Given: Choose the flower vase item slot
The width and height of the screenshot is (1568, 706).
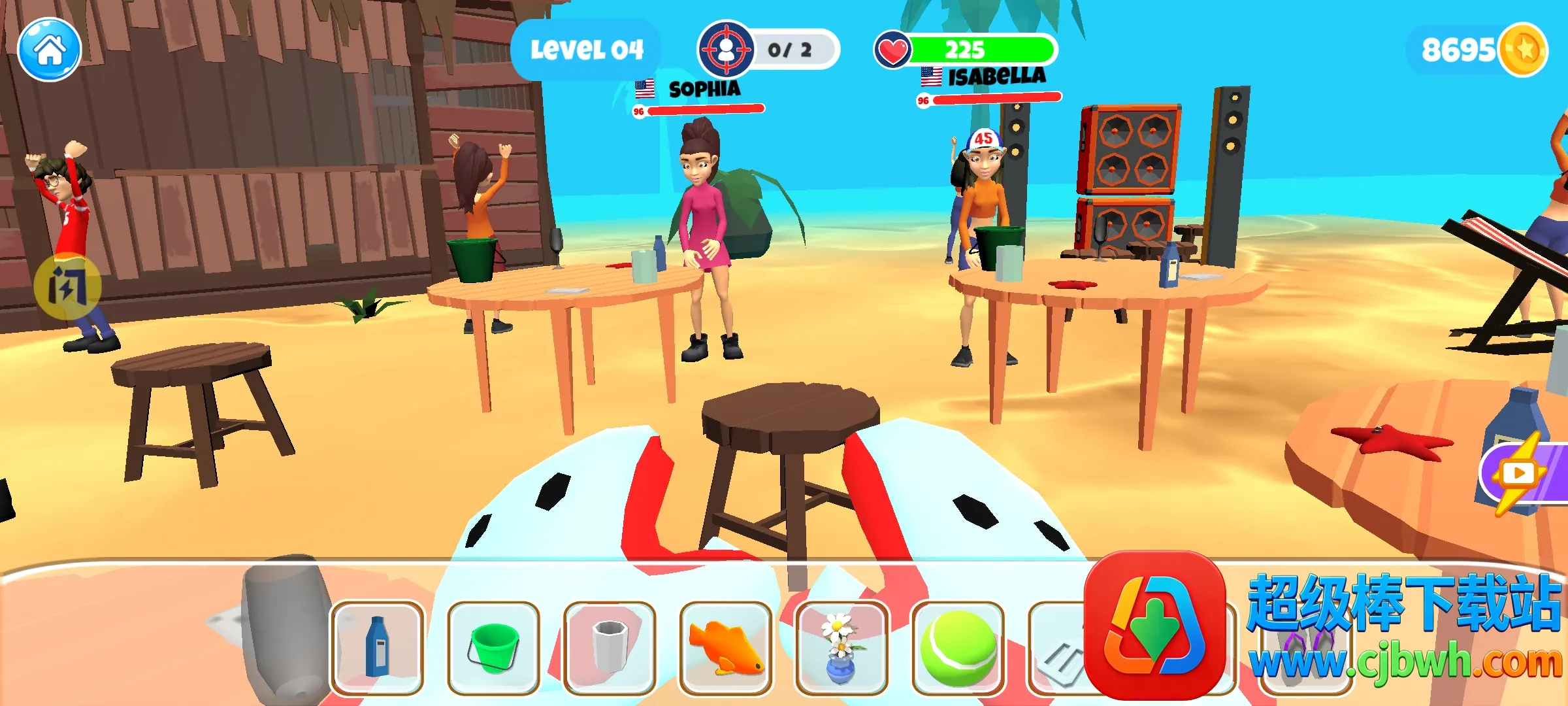Looking at the screenshot, I should click(x=841, y=648).
